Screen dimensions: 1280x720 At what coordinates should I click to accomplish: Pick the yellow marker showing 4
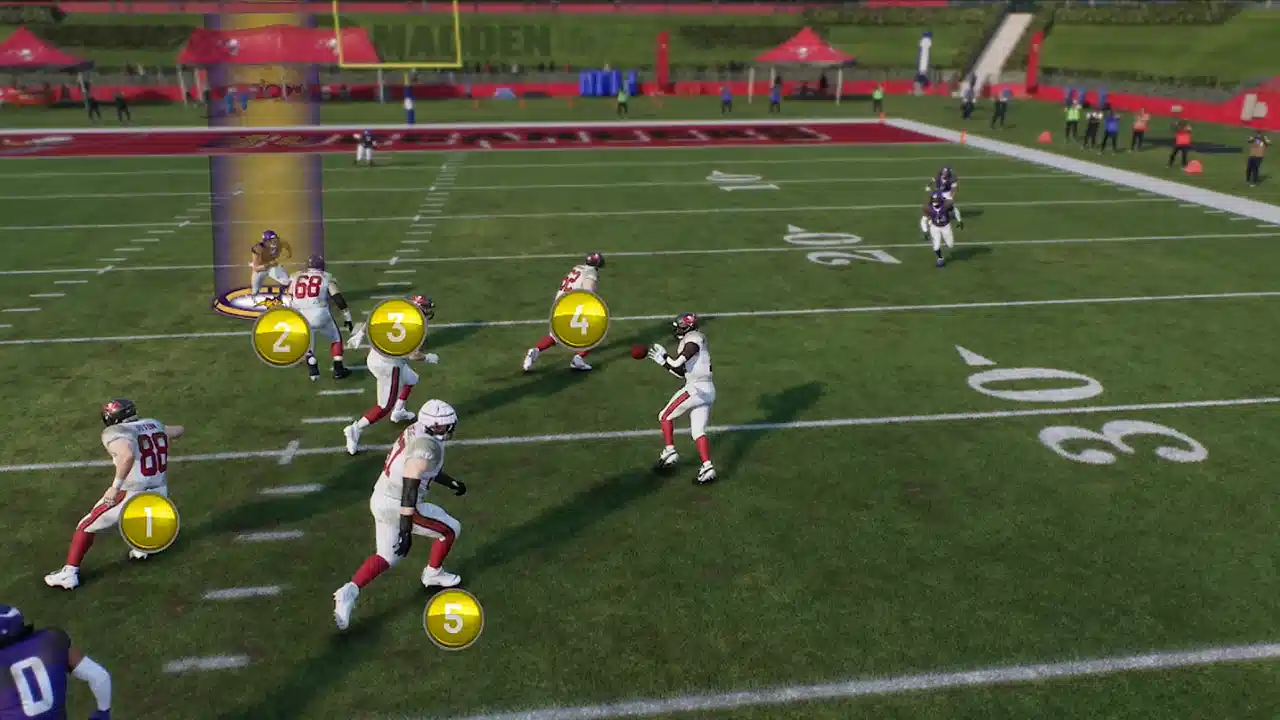click(579, 320)
